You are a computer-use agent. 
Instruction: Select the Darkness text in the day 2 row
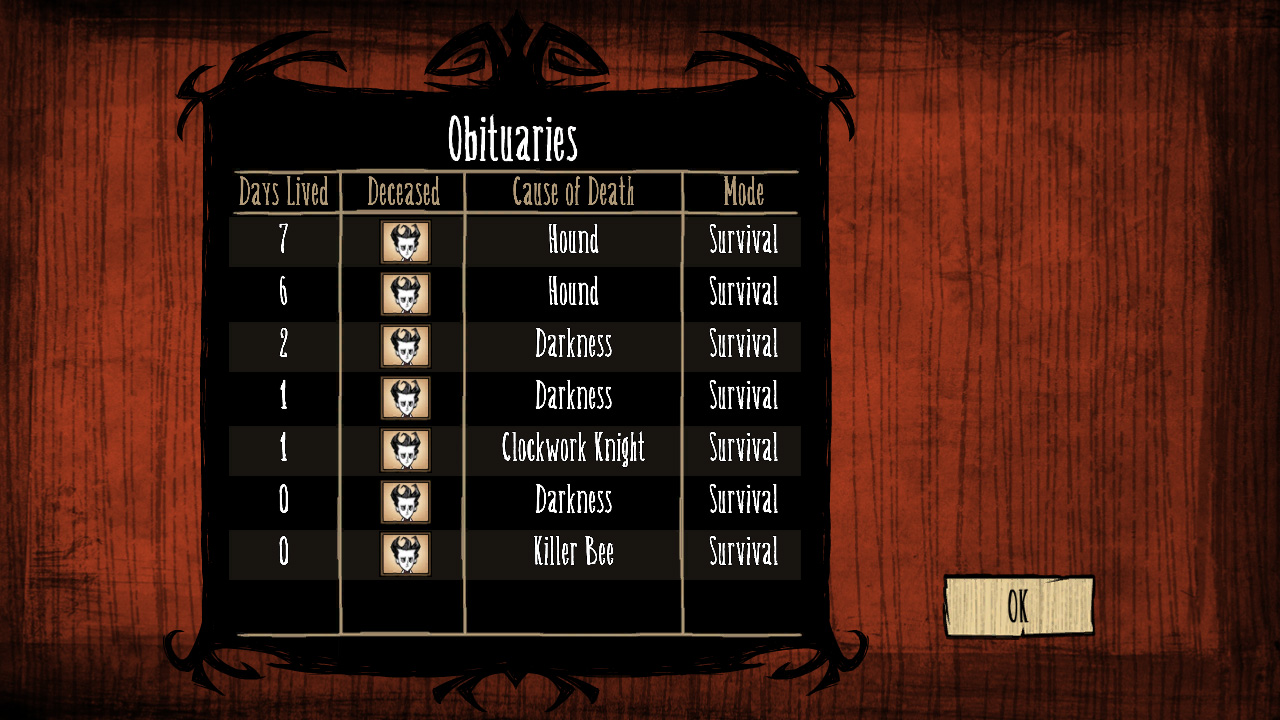[572, 345]
